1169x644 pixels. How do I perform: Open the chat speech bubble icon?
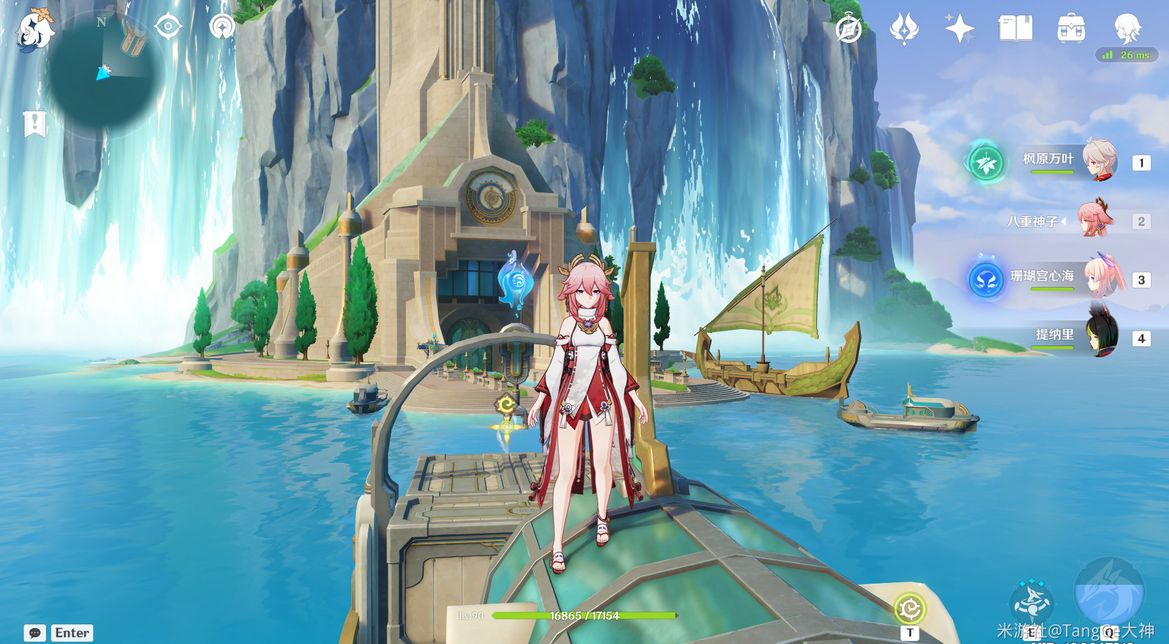point(36,632)
